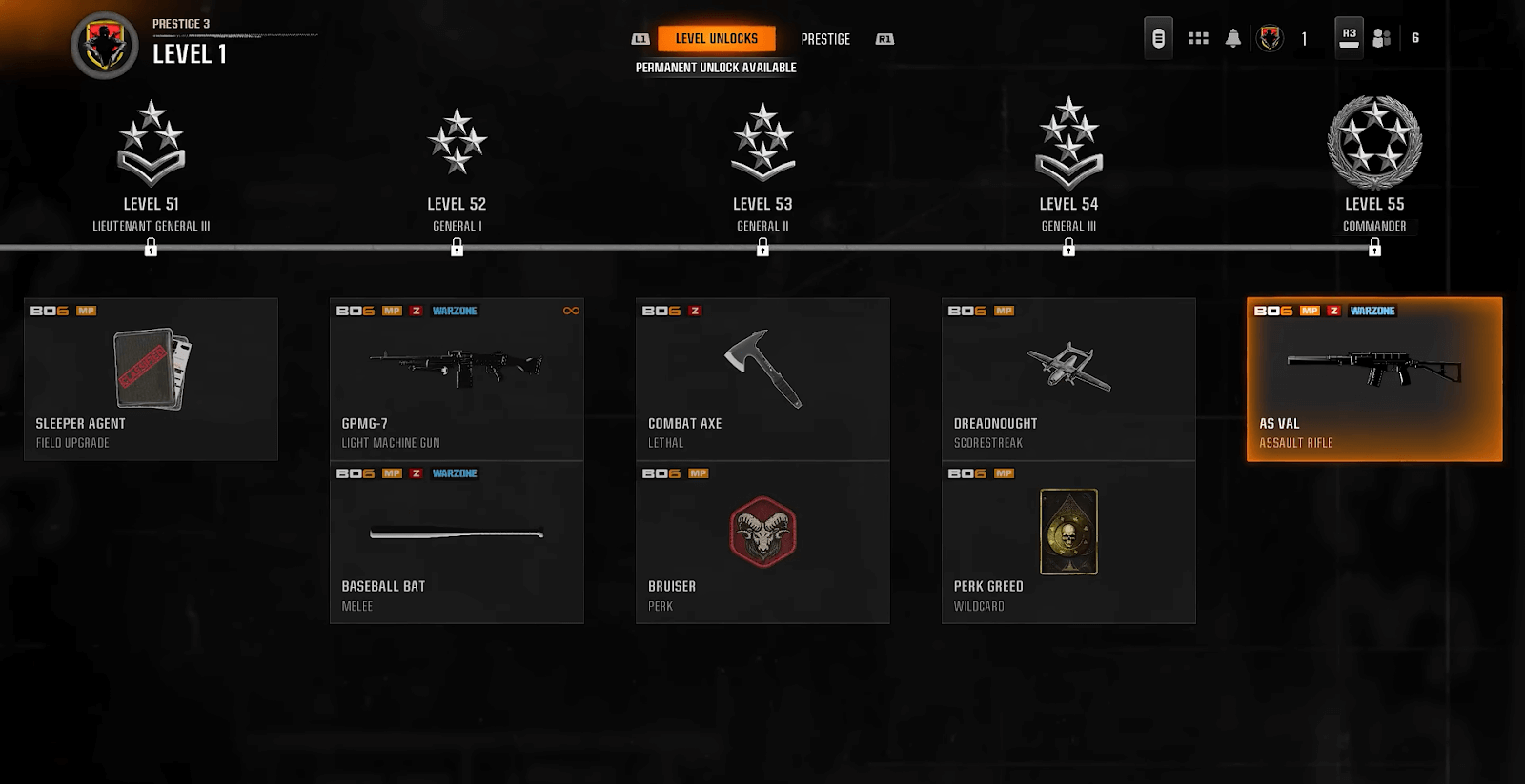Select the Bruiser perk ram icon
1525x784 pixels.
click(x=762, y=533)
